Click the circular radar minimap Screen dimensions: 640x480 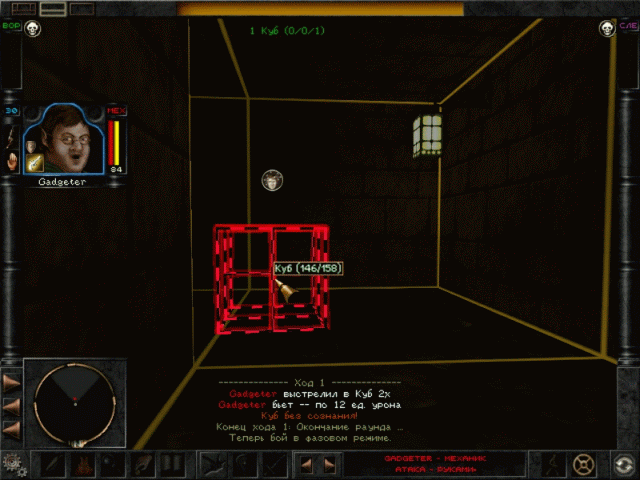[72, 401]
